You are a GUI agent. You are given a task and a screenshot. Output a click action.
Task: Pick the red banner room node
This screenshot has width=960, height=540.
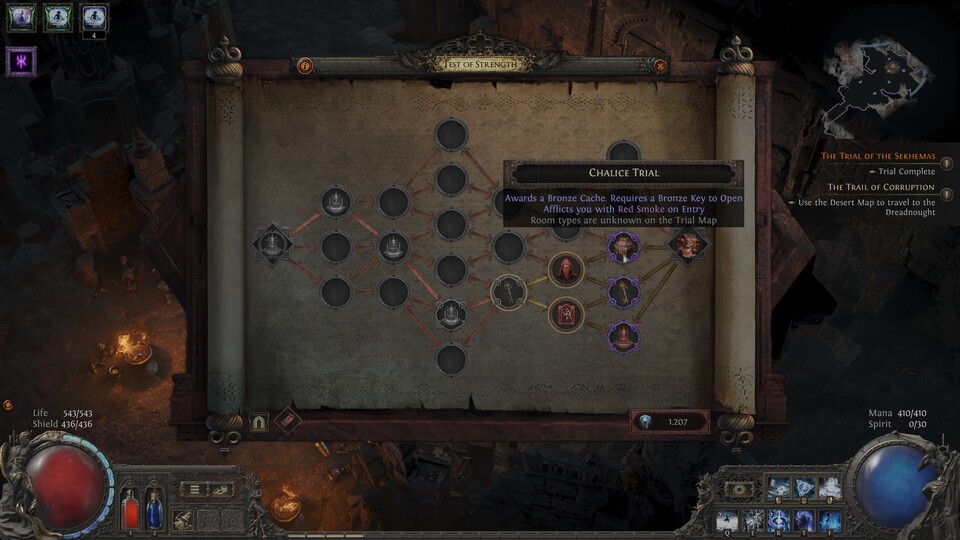point(566,314)
